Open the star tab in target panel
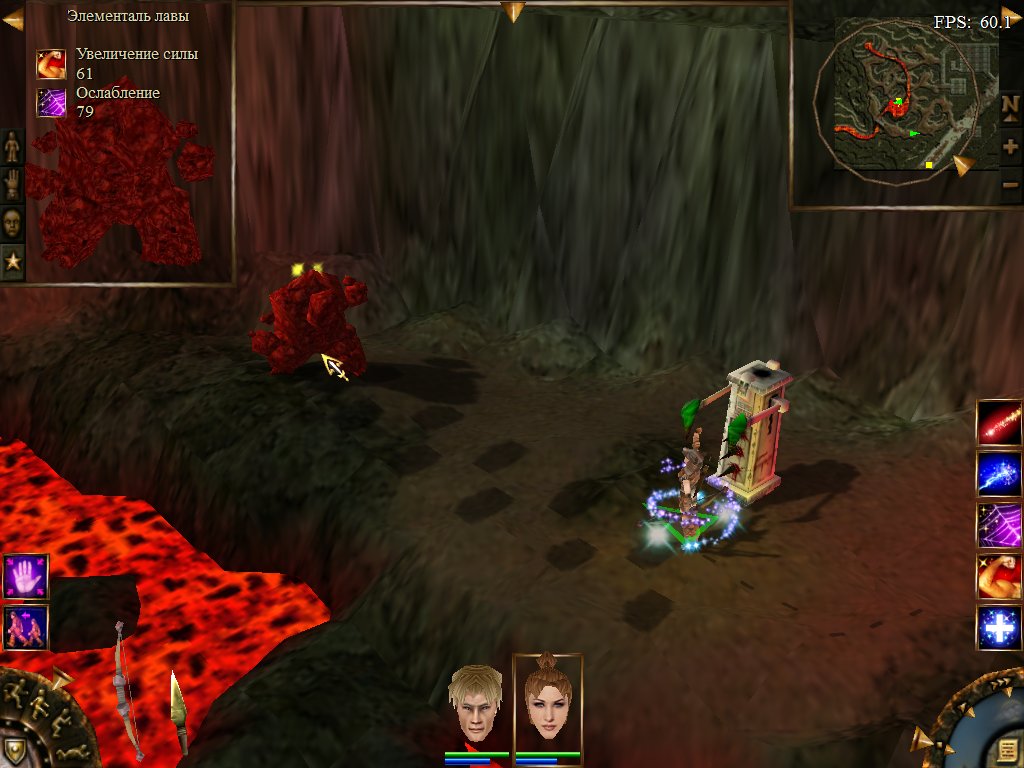 [x=12, y=260]
